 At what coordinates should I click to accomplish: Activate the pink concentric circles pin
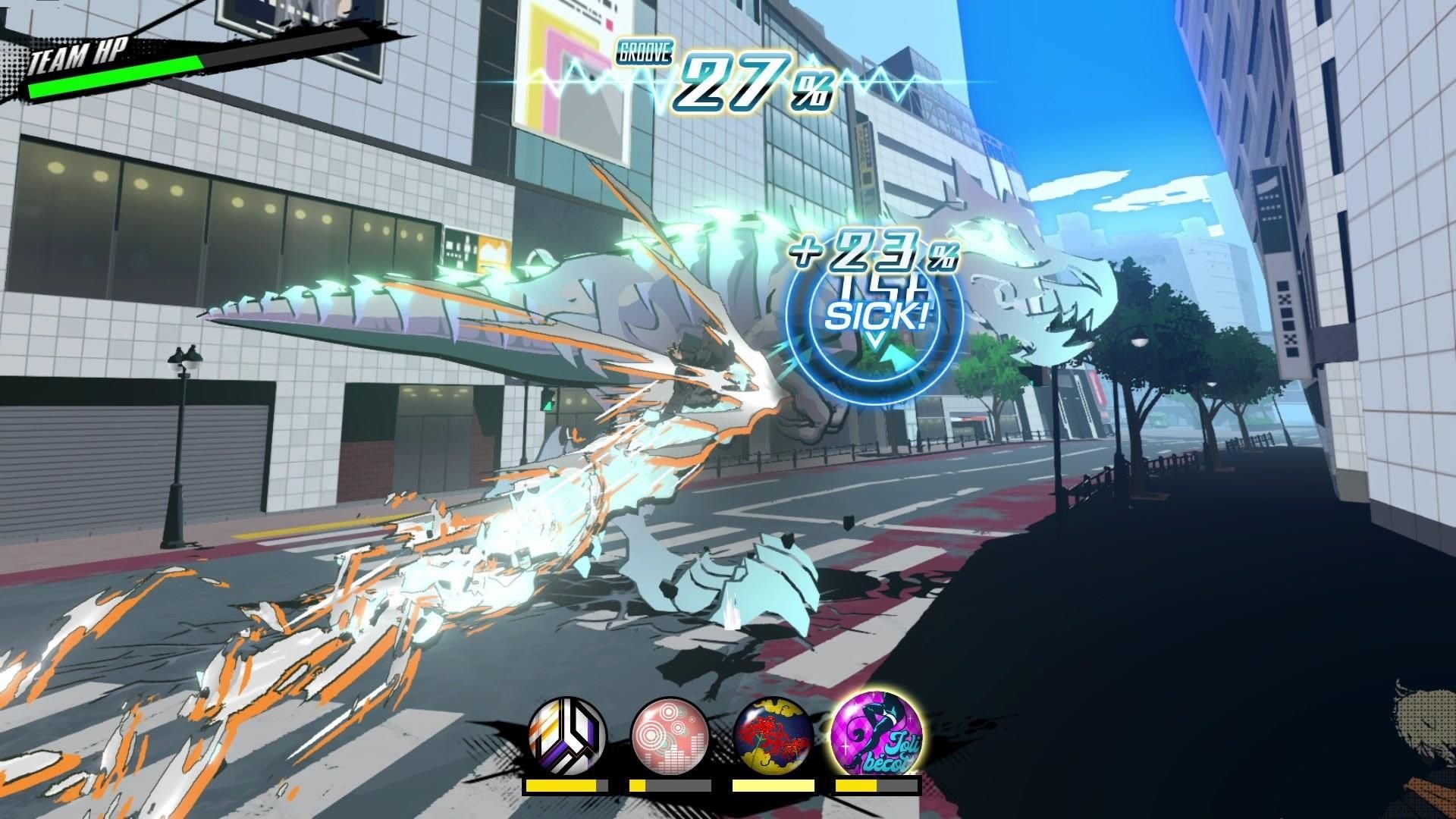click(670, 736)
